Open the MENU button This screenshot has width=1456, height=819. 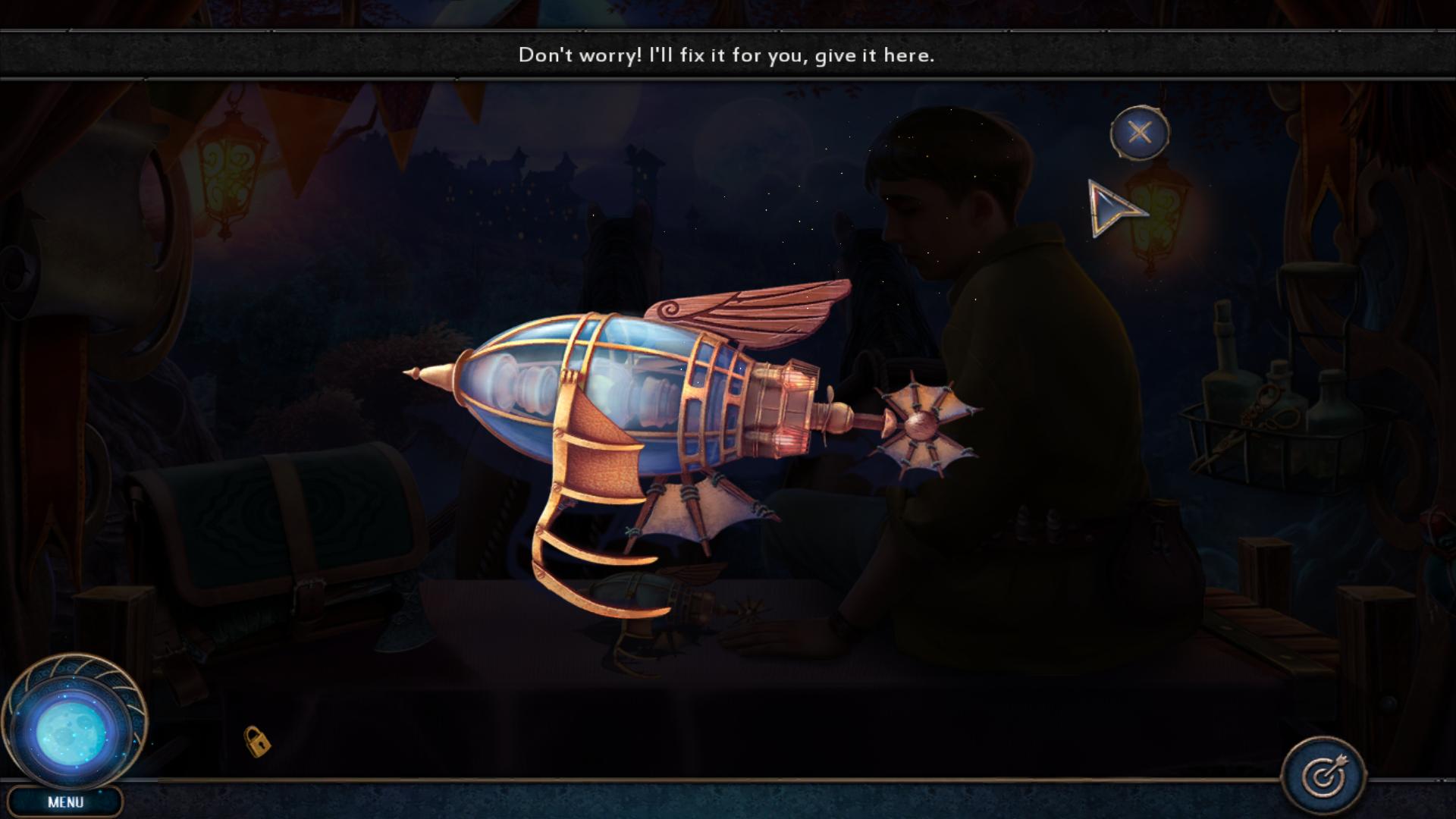(65, 802)
